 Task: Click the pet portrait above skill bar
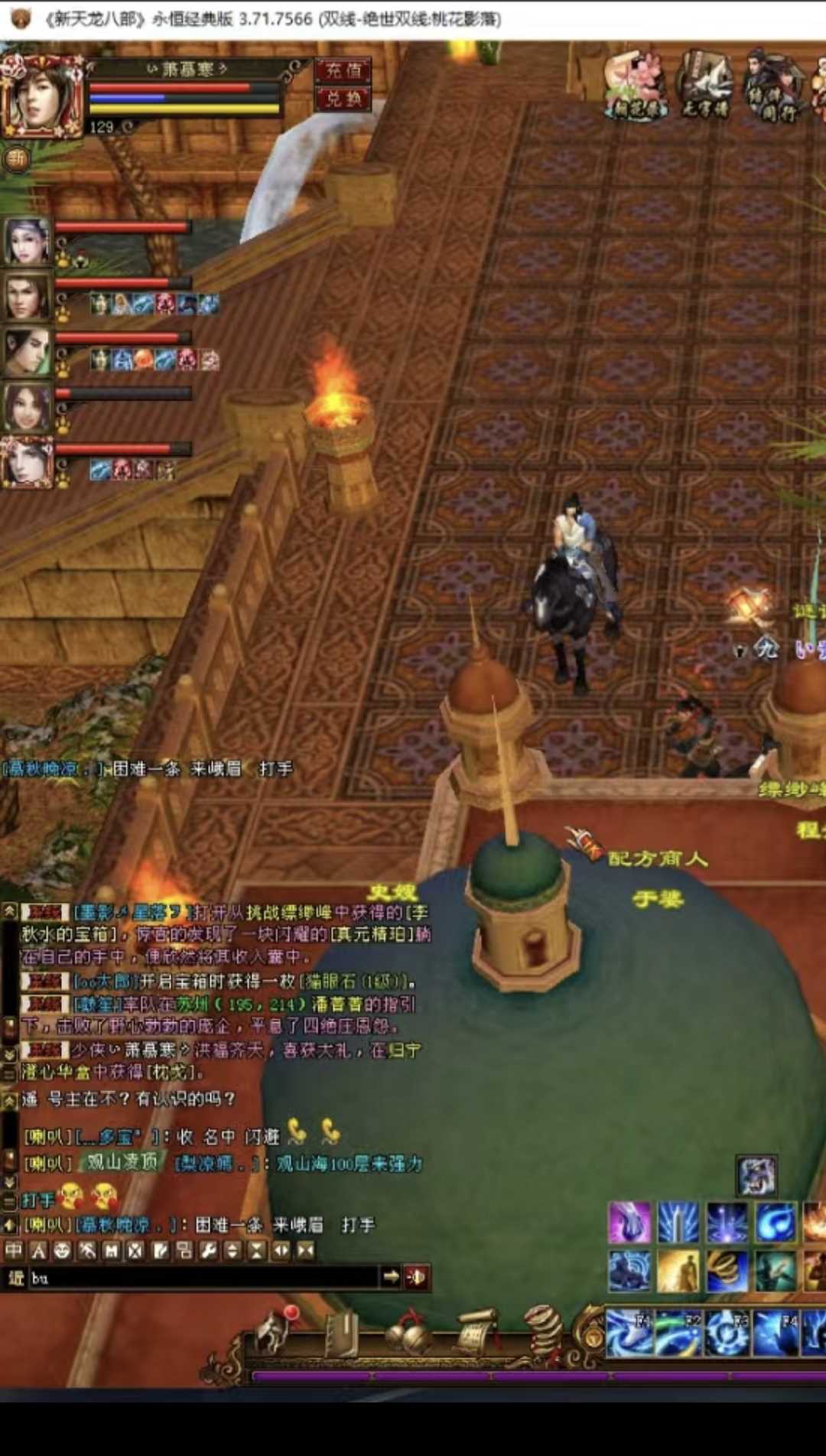click(x=757, y=1176)
